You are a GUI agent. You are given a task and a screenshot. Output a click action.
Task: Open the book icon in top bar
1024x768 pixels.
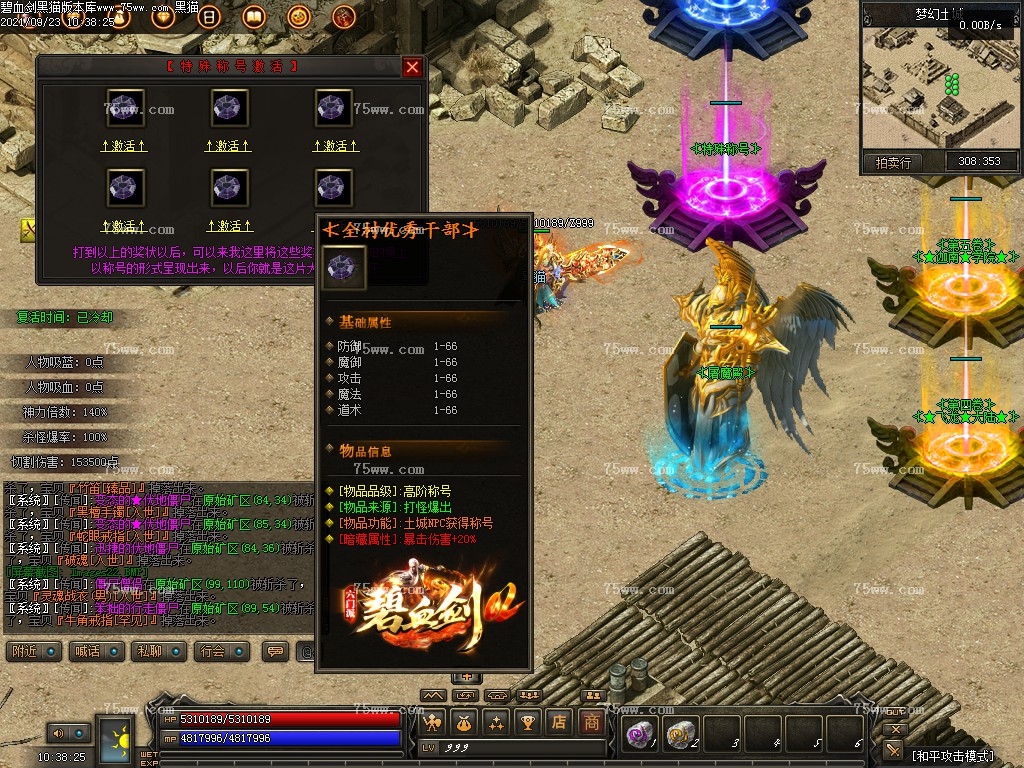coord(253,17)
